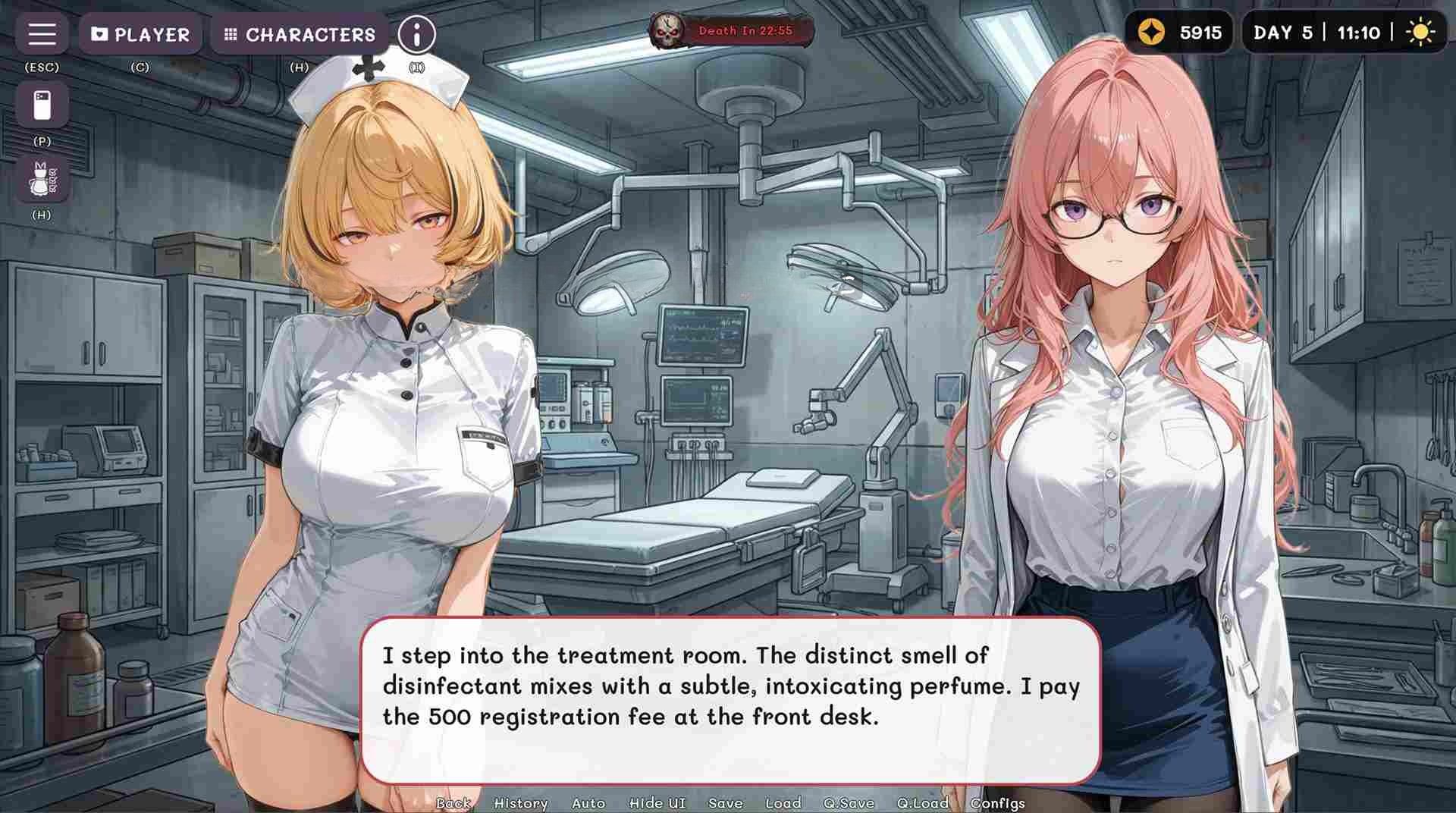The image size is (1456, 813).
Task: Open the maid outfit icon
Action: tap(42, 179)
